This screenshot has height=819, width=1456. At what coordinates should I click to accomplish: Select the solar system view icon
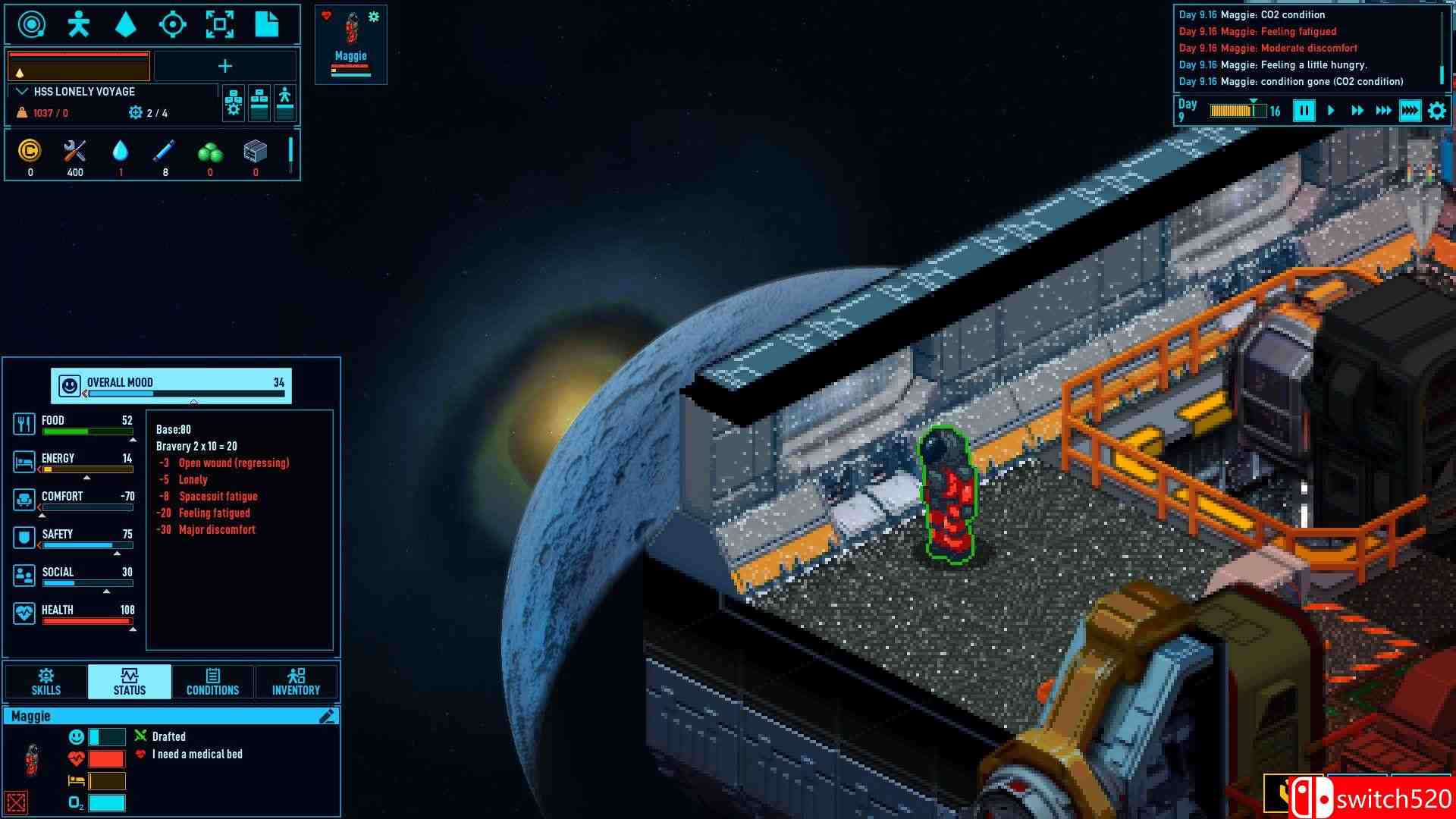(30, 24)
